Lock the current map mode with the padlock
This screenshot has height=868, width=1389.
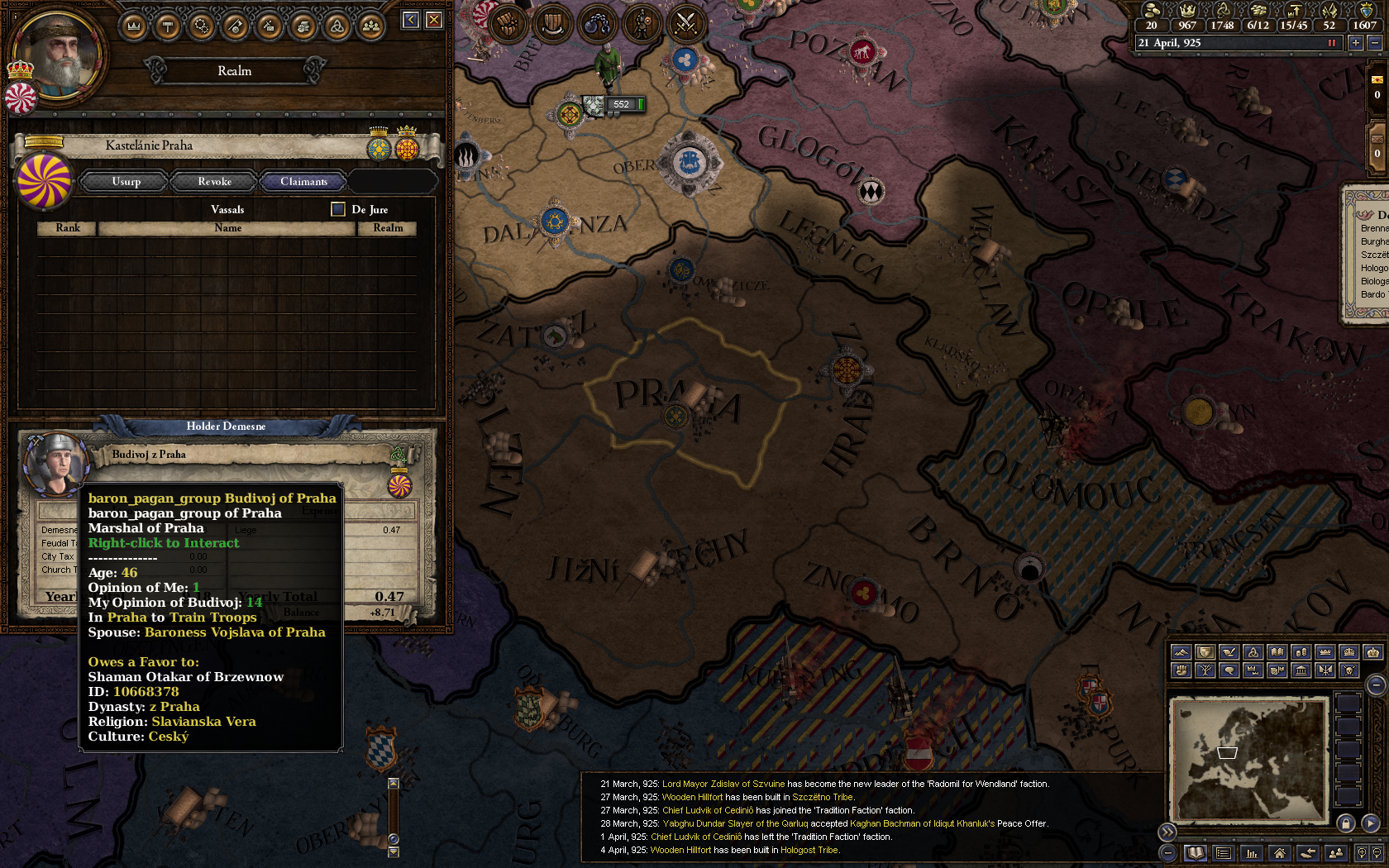tap(1346, 823)
